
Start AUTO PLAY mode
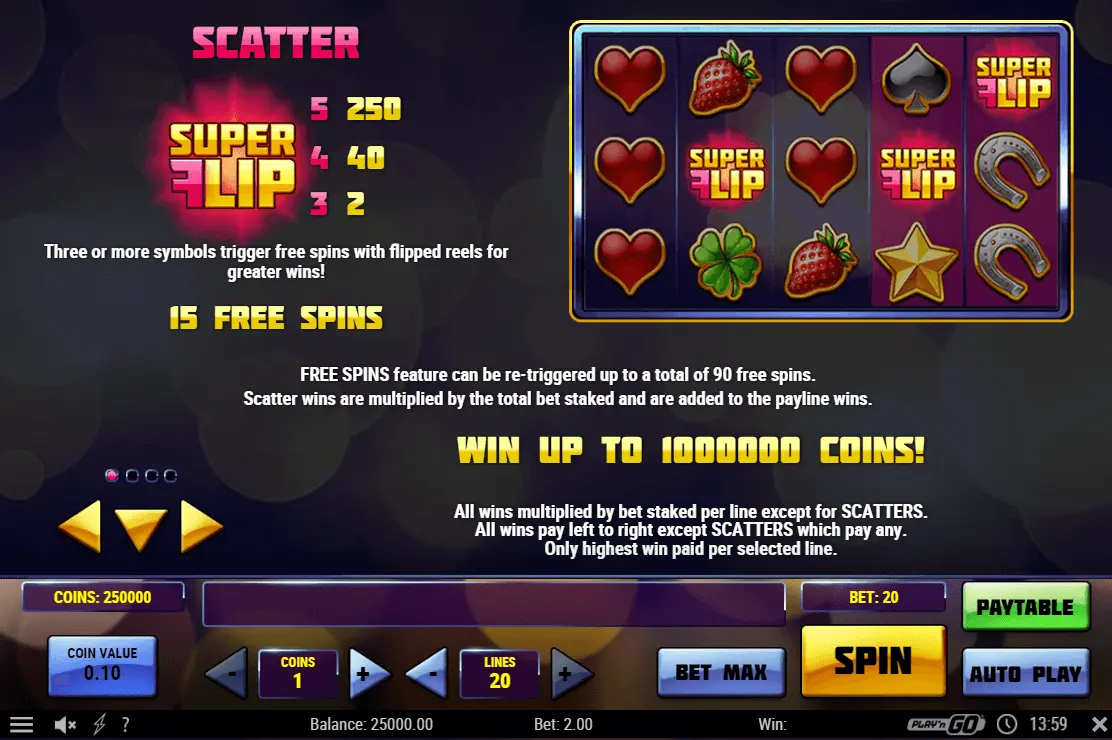(1025, 673)
